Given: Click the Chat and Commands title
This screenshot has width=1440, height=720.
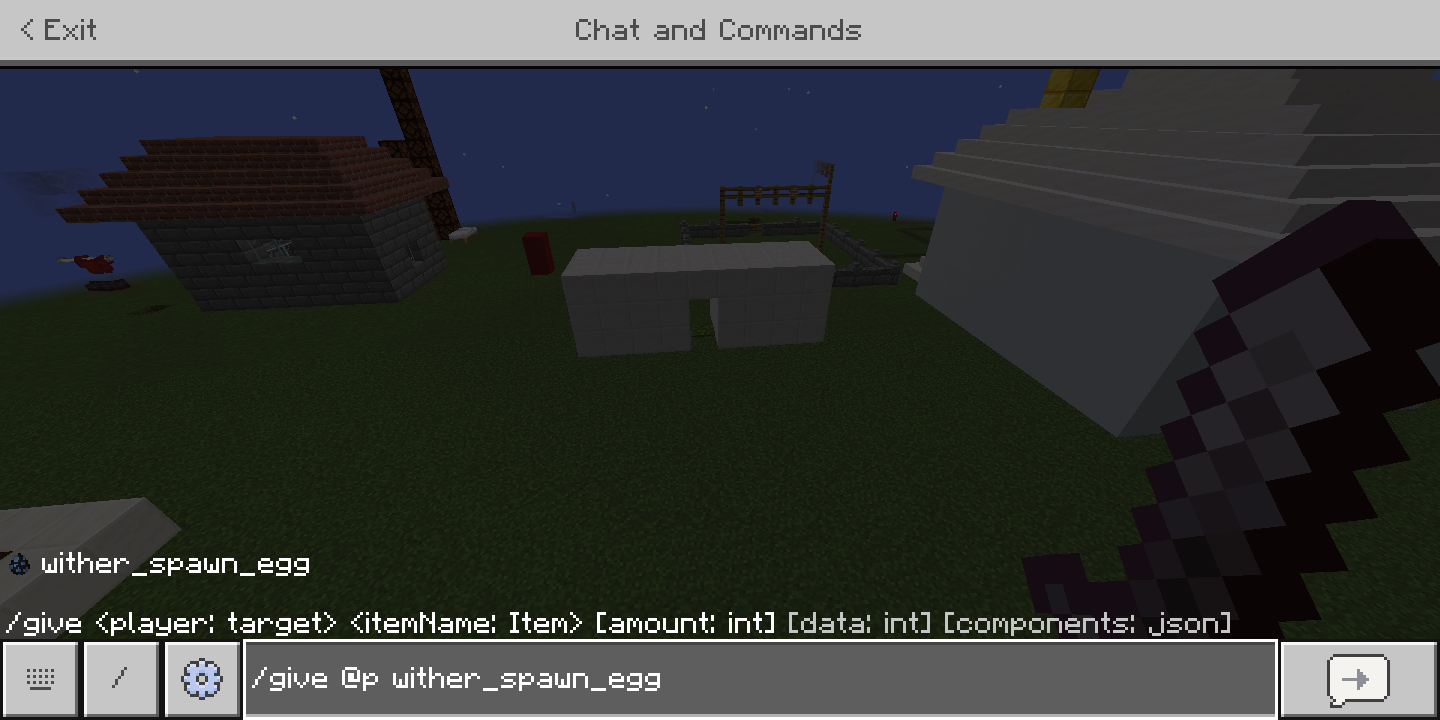Looking at the screenshot, I should (x=718, y=29).
